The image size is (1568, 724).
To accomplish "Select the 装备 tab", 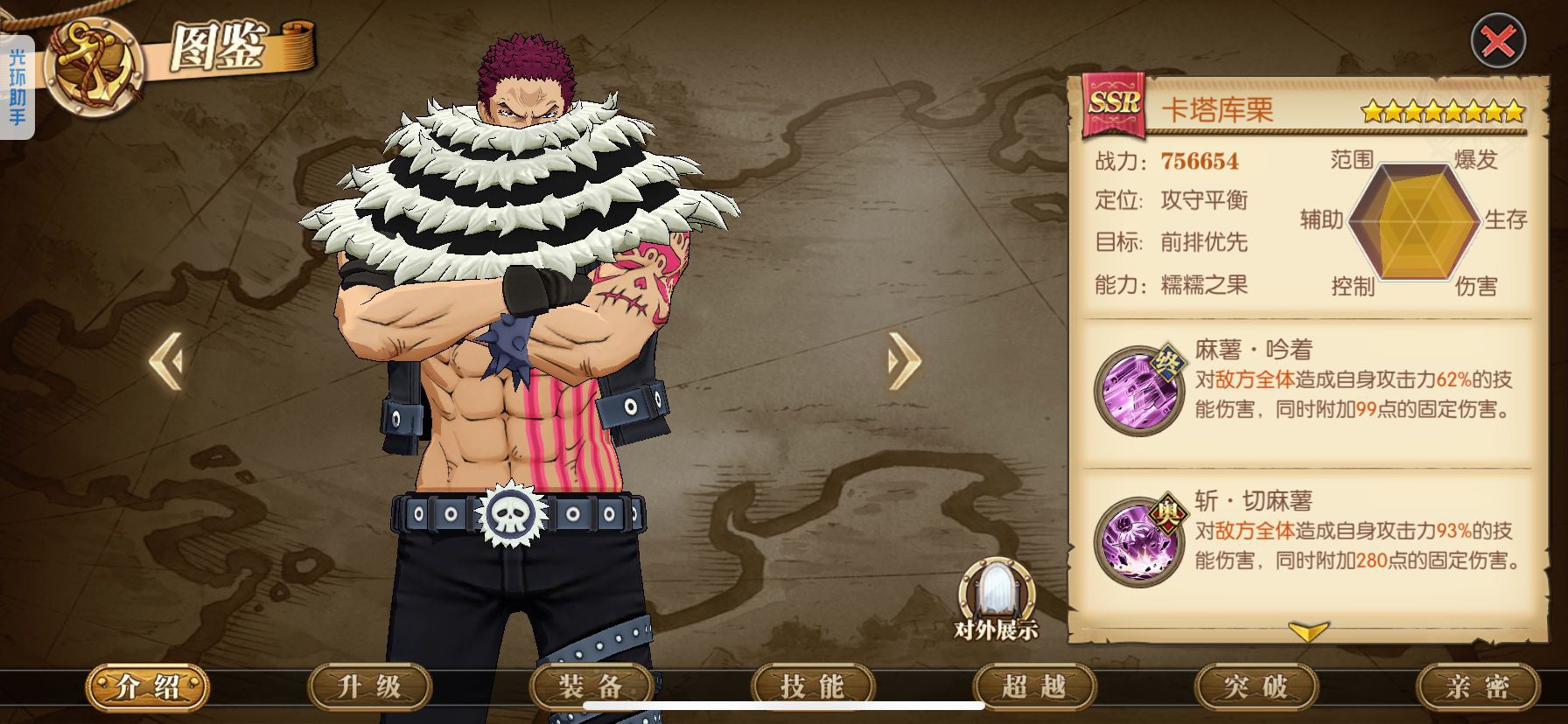I will click(x=591, y=687).
